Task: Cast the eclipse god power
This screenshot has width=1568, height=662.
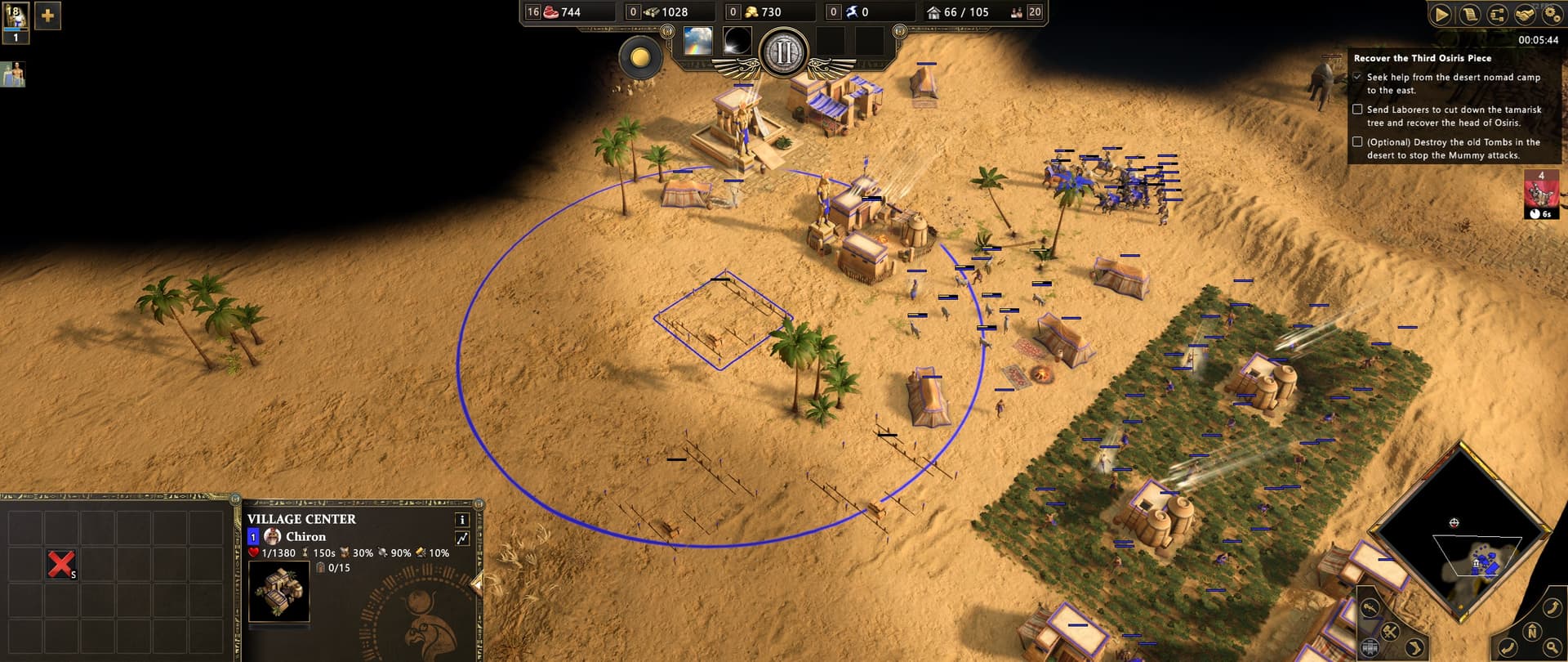Action: pos(737,40)
